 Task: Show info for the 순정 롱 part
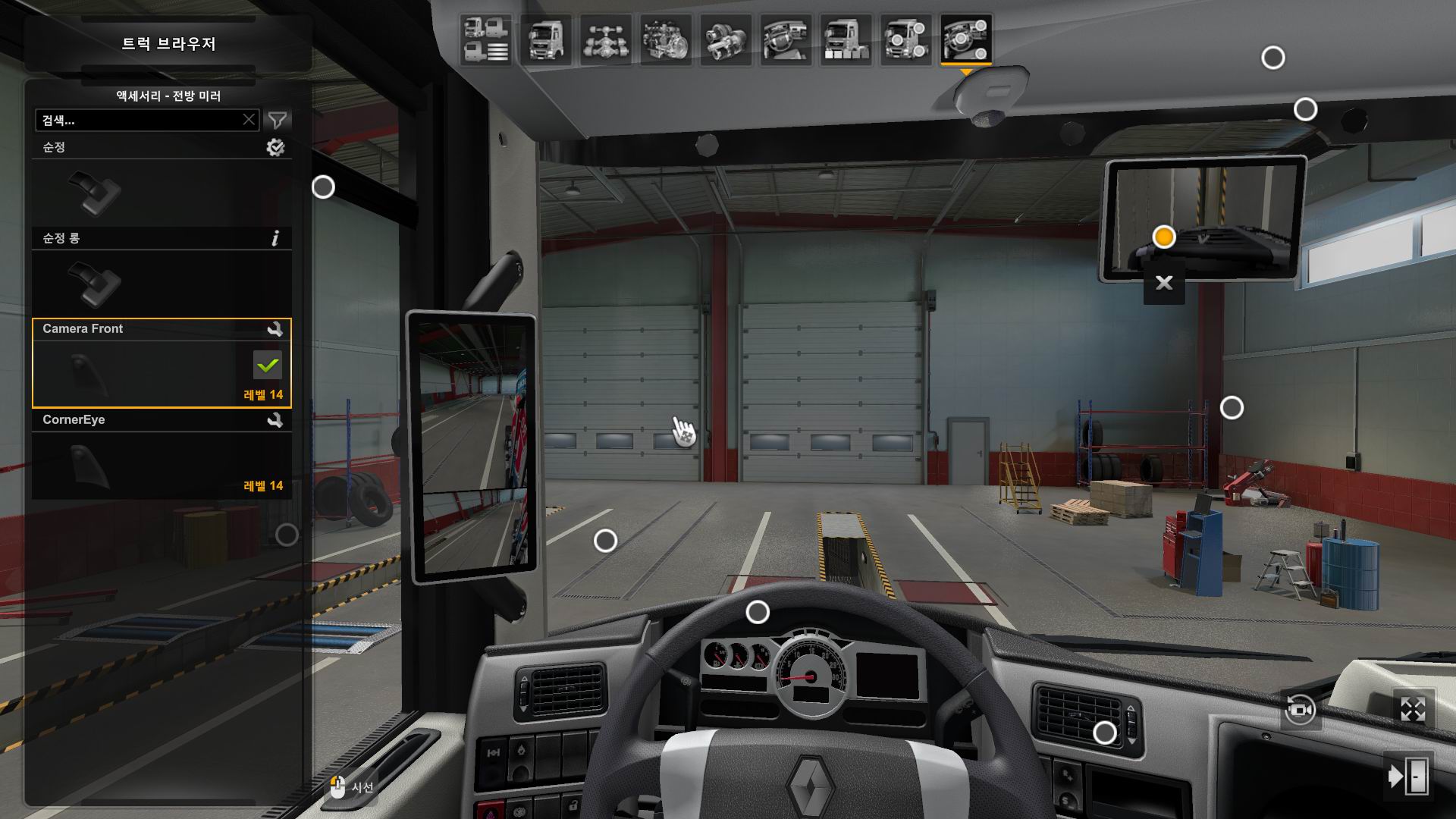(275, 239)
